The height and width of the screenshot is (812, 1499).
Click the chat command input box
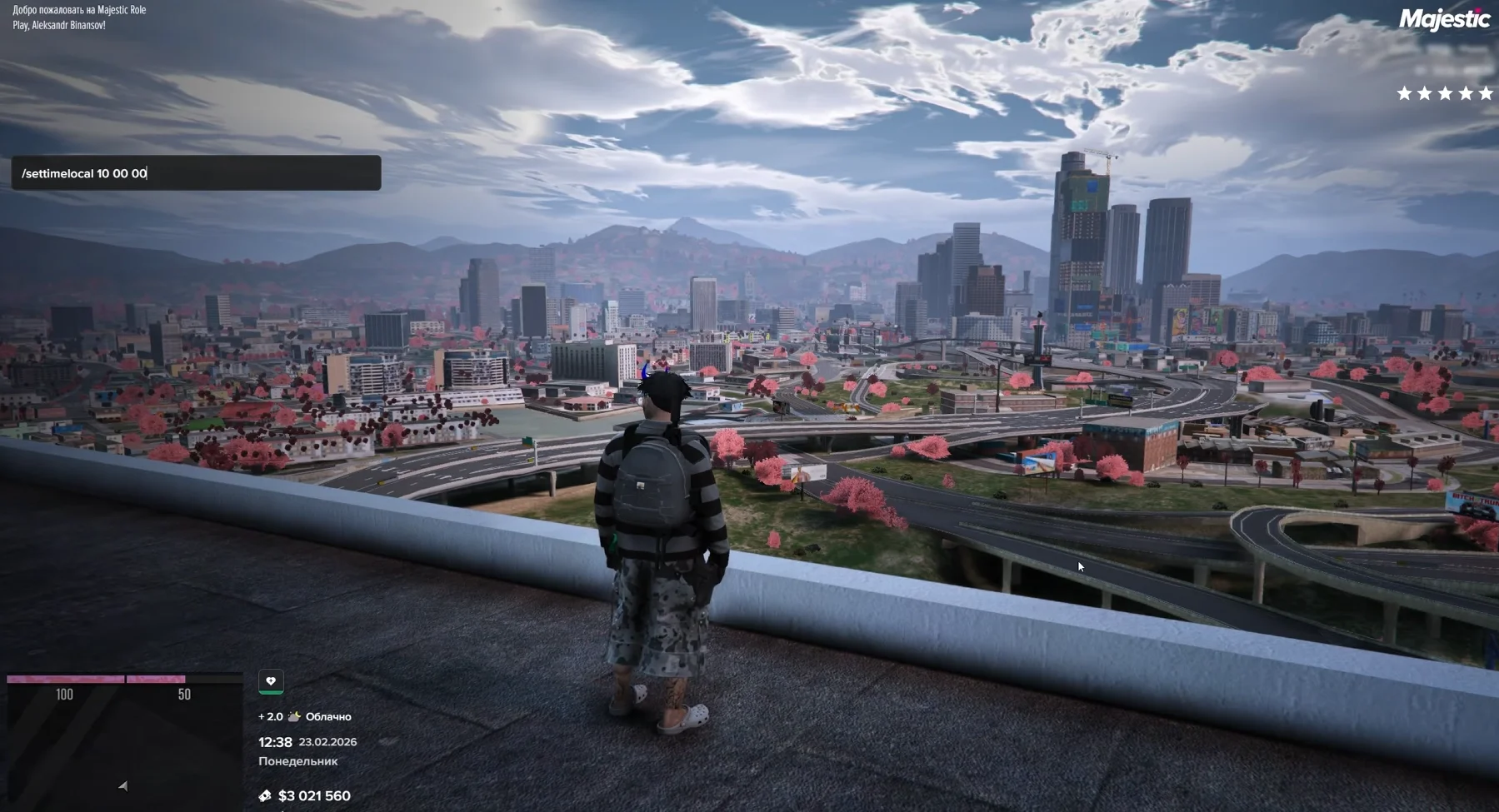(196, 173)
